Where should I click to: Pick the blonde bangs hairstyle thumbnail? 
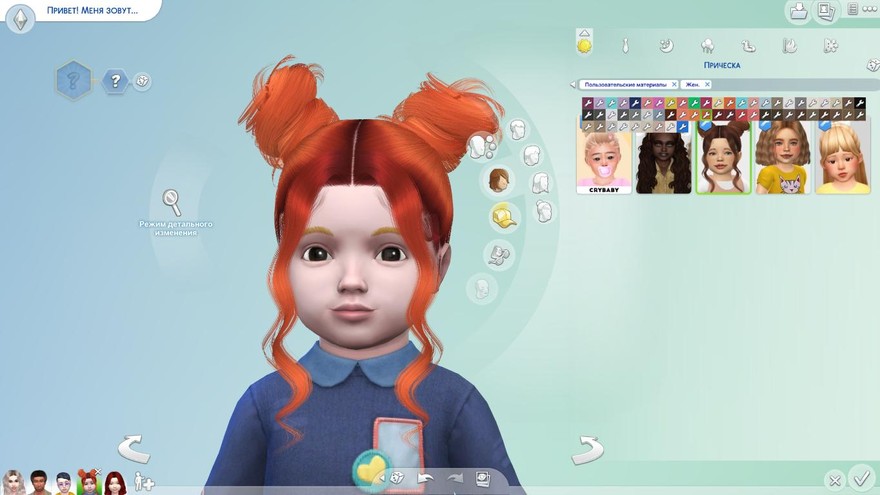point(842,156)
